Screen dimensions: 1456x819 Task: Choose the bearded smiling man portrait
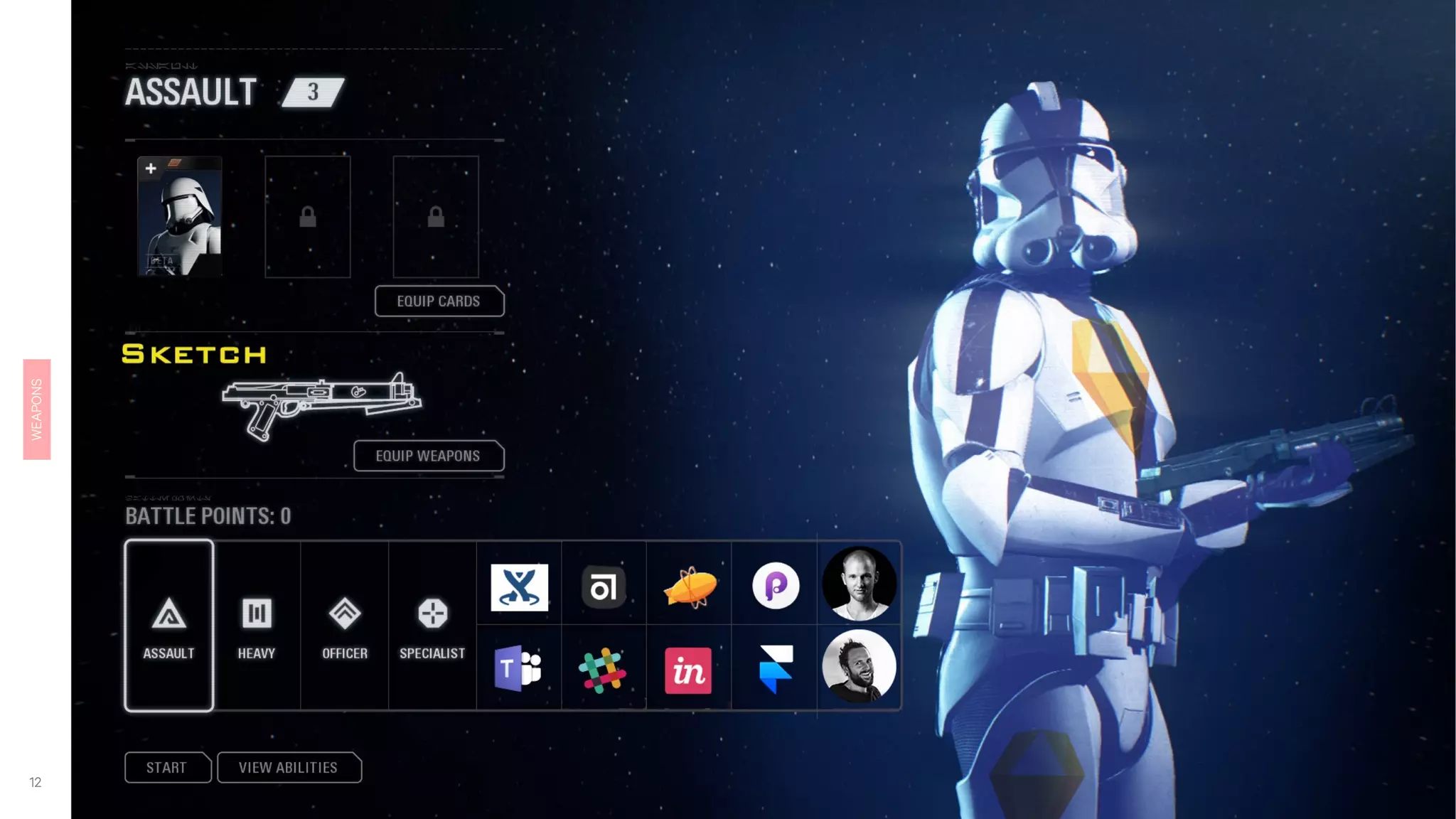(859, 667)
